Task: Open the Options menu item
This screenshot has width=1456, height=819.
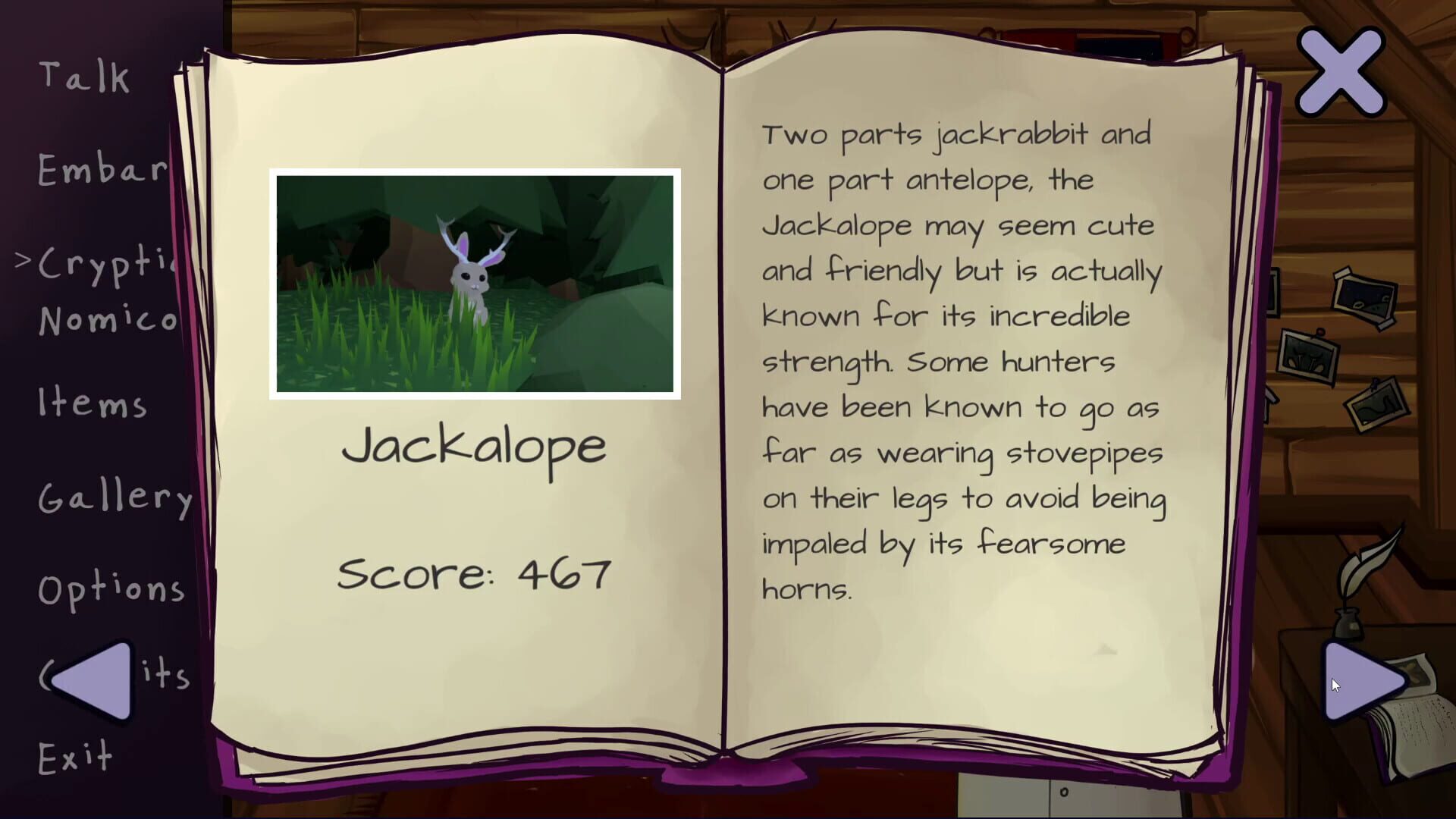Action: tap(112, 588)
